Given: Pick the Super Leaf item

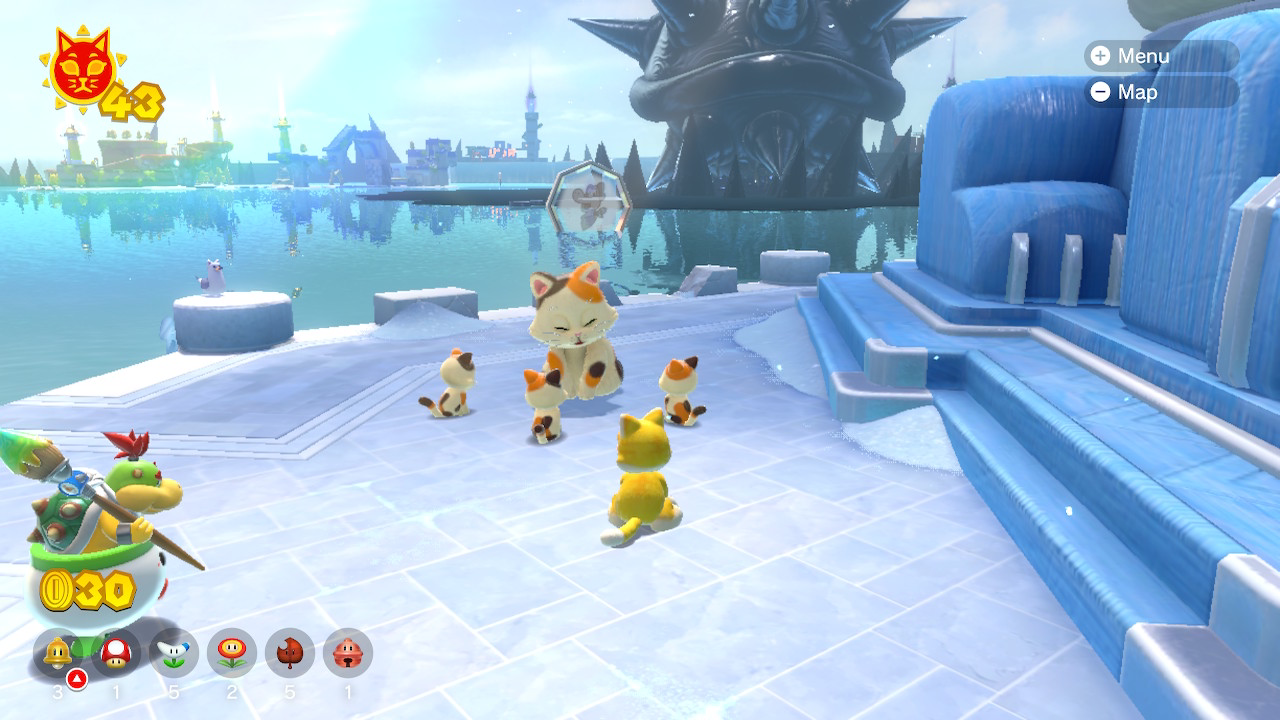Looking at the screenshot, I should click(290, 654).
